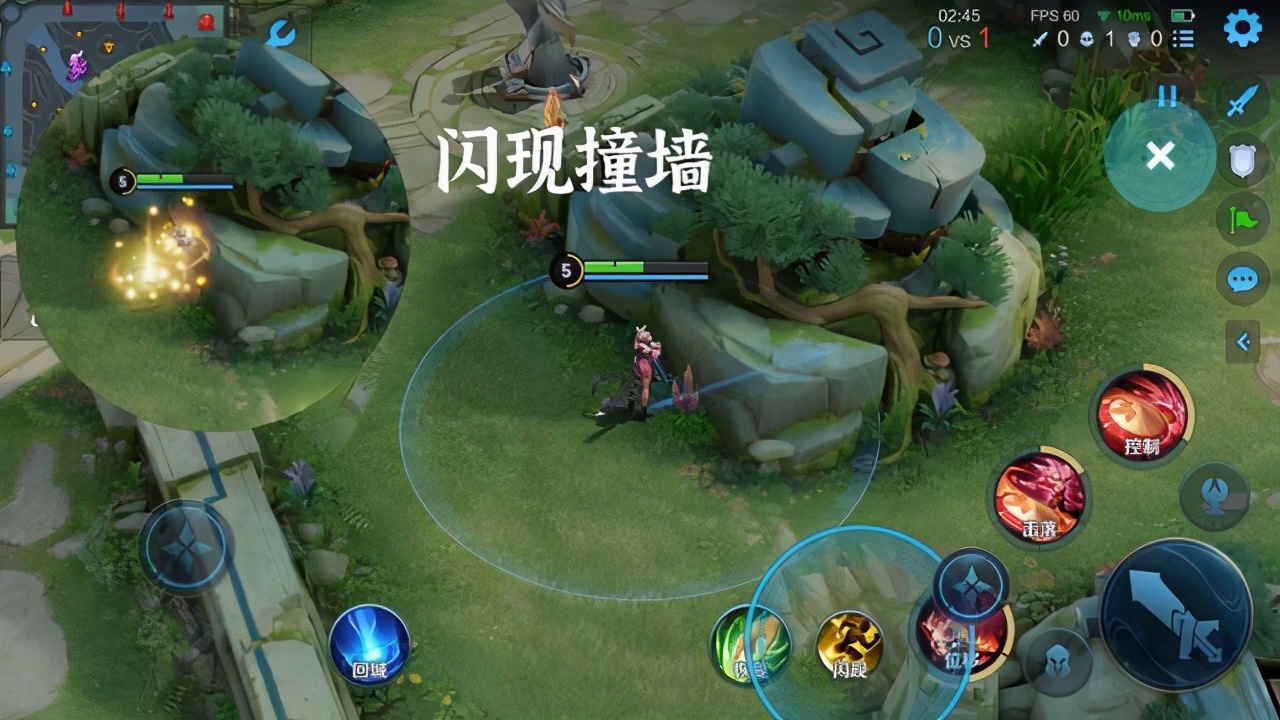Open the in-game settings gear

1241,30
